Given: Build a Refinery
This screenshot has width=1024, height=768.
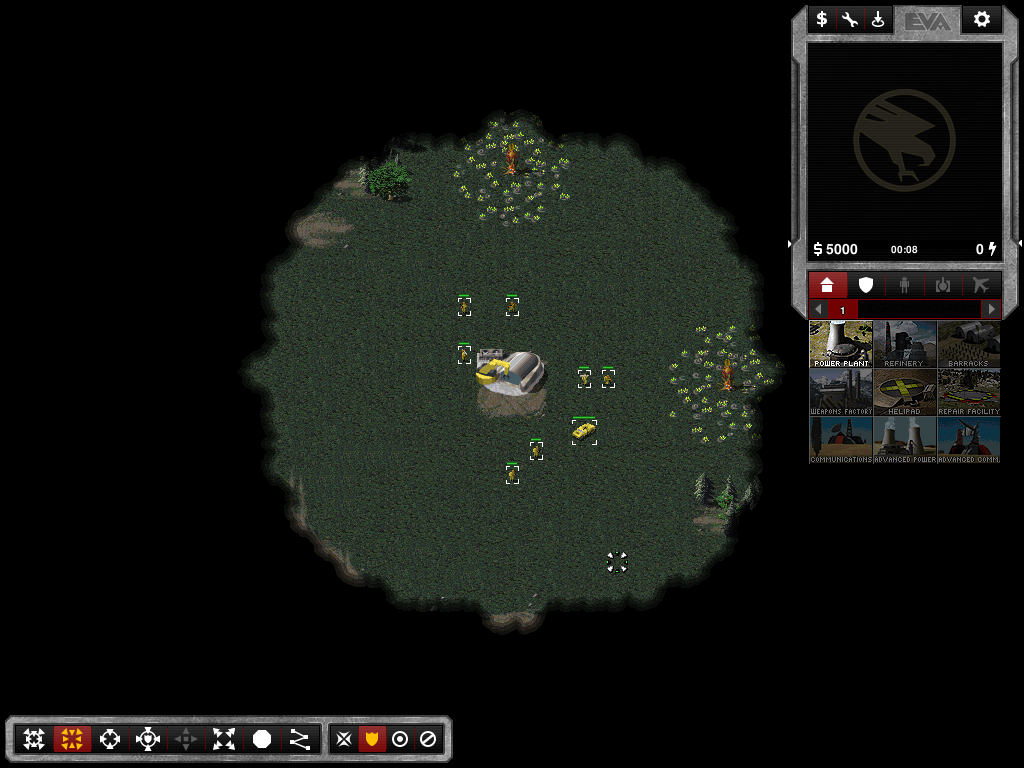Looking at the screenshot, I should [x=904, y=344].
